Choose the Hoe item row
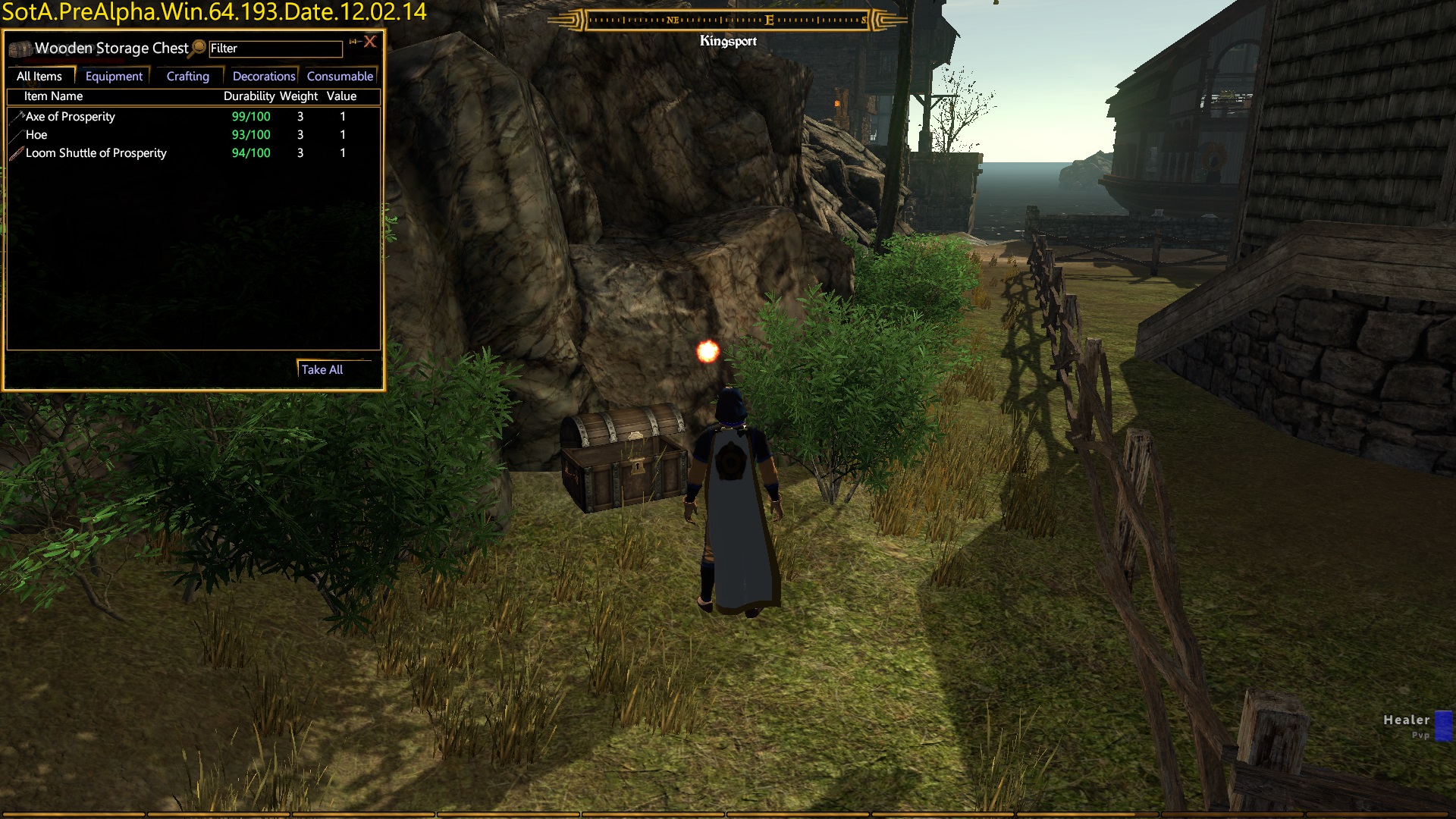Image resolution: width=1456 pixels, height=819 pixels. (36, 135)
